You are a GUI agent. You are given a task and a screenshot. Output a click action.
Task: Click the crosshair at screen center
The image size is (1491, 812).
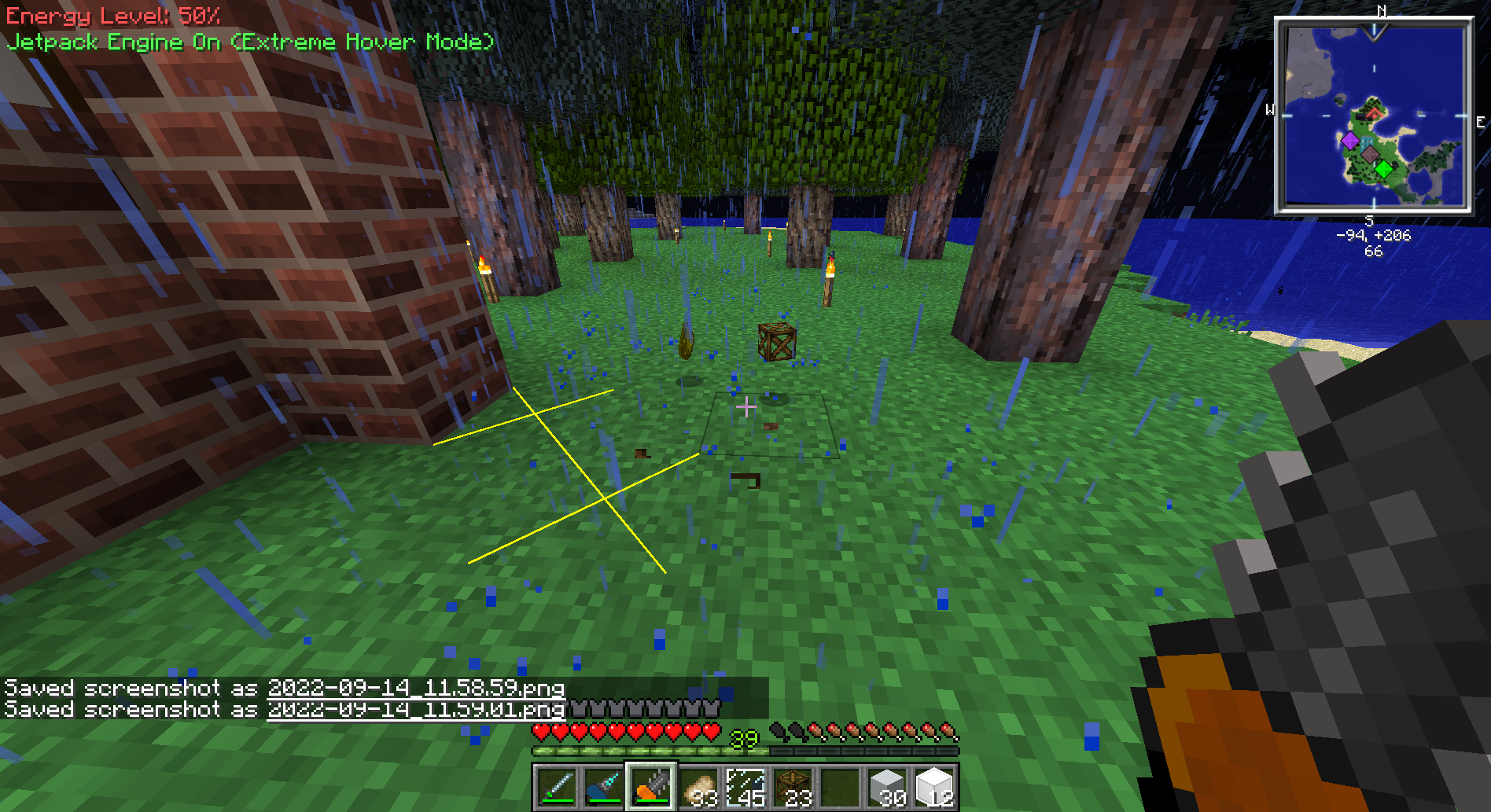(x=745, y=408)
